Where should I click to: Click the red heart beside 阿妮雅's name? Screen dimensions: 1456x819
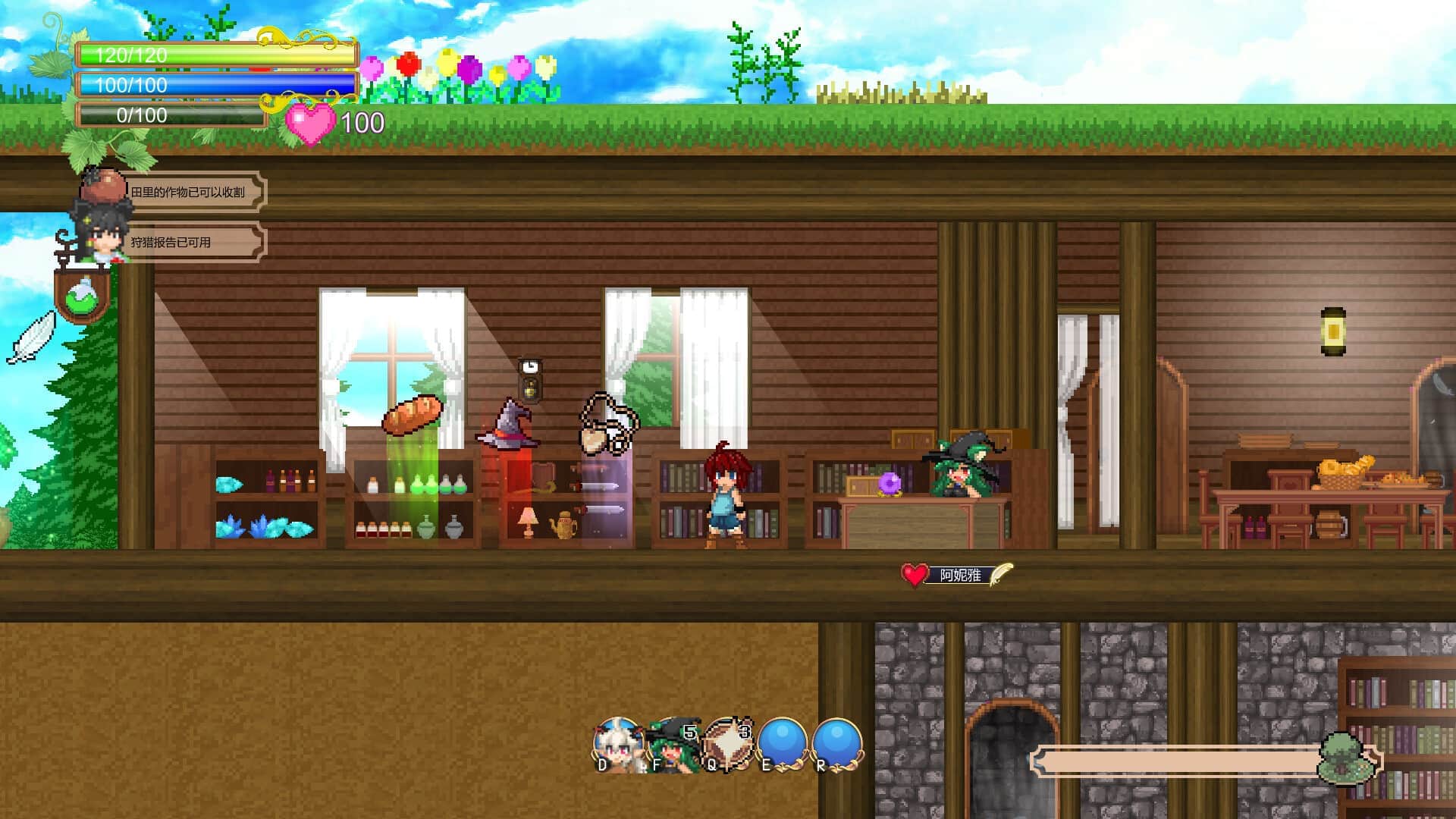[x=915, y=575]
